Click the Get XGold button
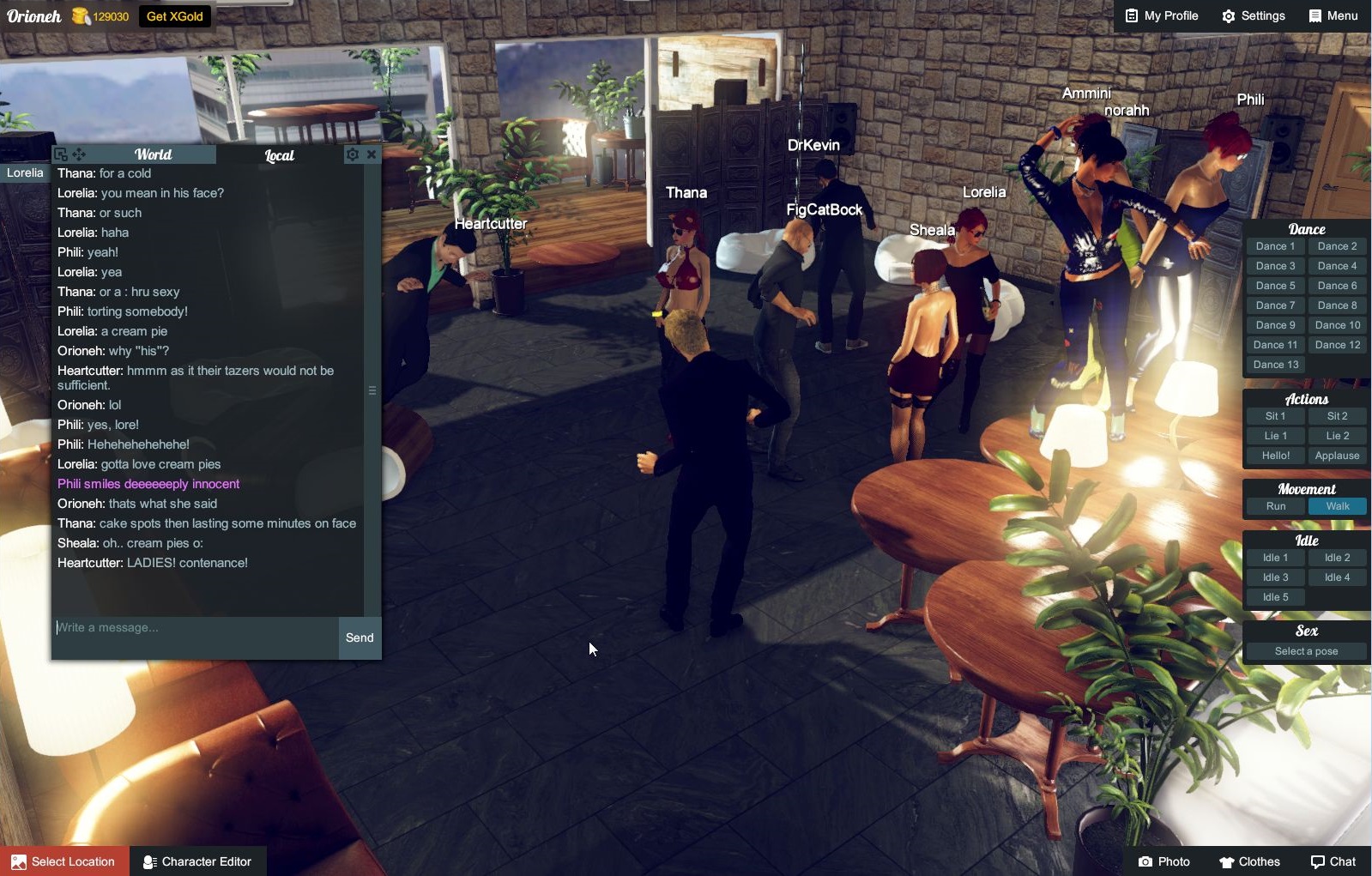This screenshot has height=876, width=1372. pyautogui.click(x=175, y=16)
